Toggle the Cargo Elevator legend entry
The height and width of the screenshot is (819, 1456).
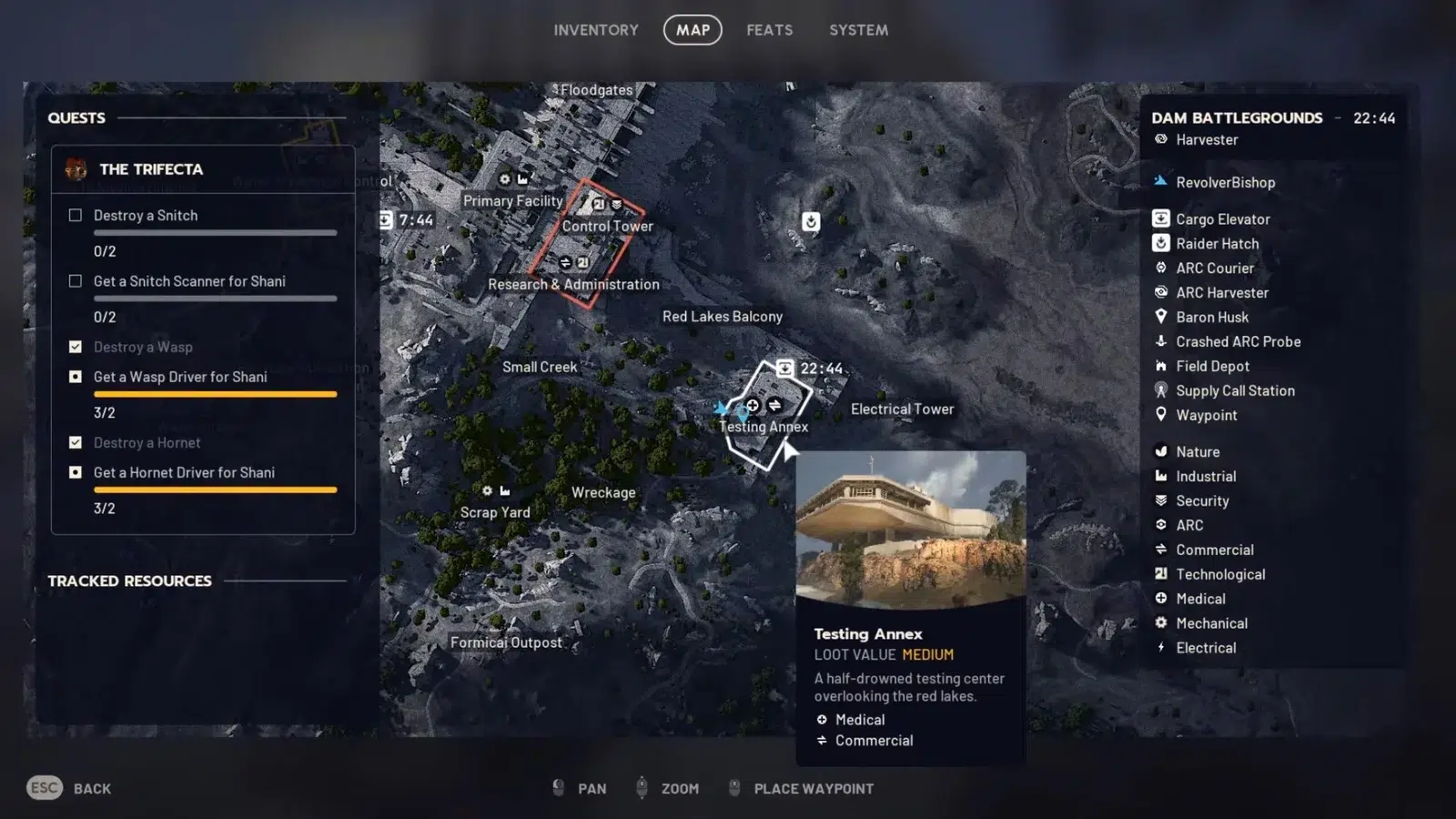(1222, 219)
